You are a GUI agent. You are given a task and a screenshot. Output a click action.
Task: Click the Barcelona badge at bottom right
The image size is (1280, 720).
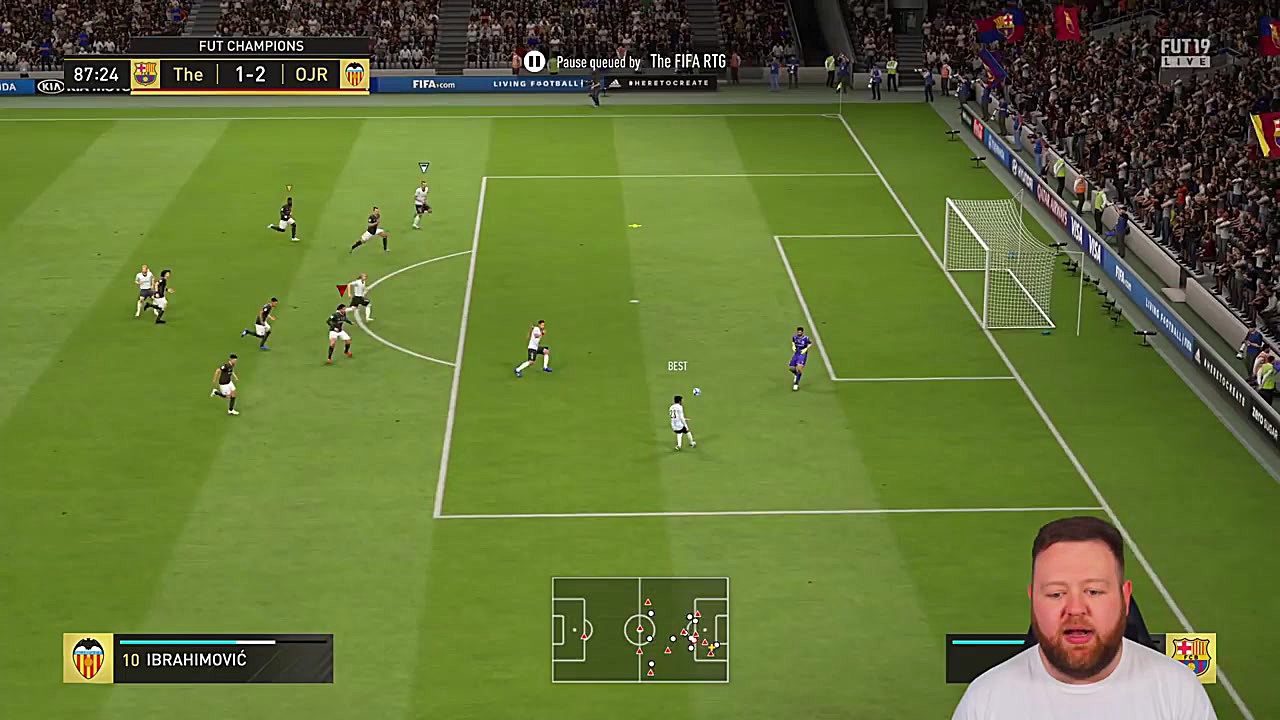click(1191, 655)
